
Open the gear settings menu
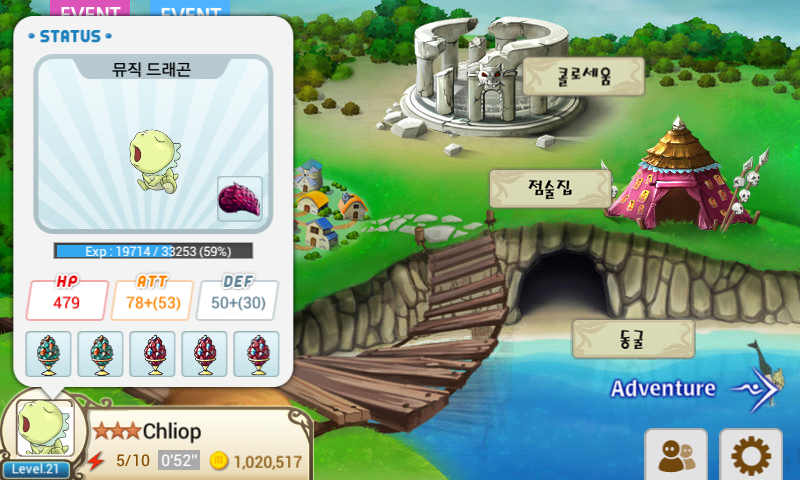pyautogui.click(x=749, y=455)
